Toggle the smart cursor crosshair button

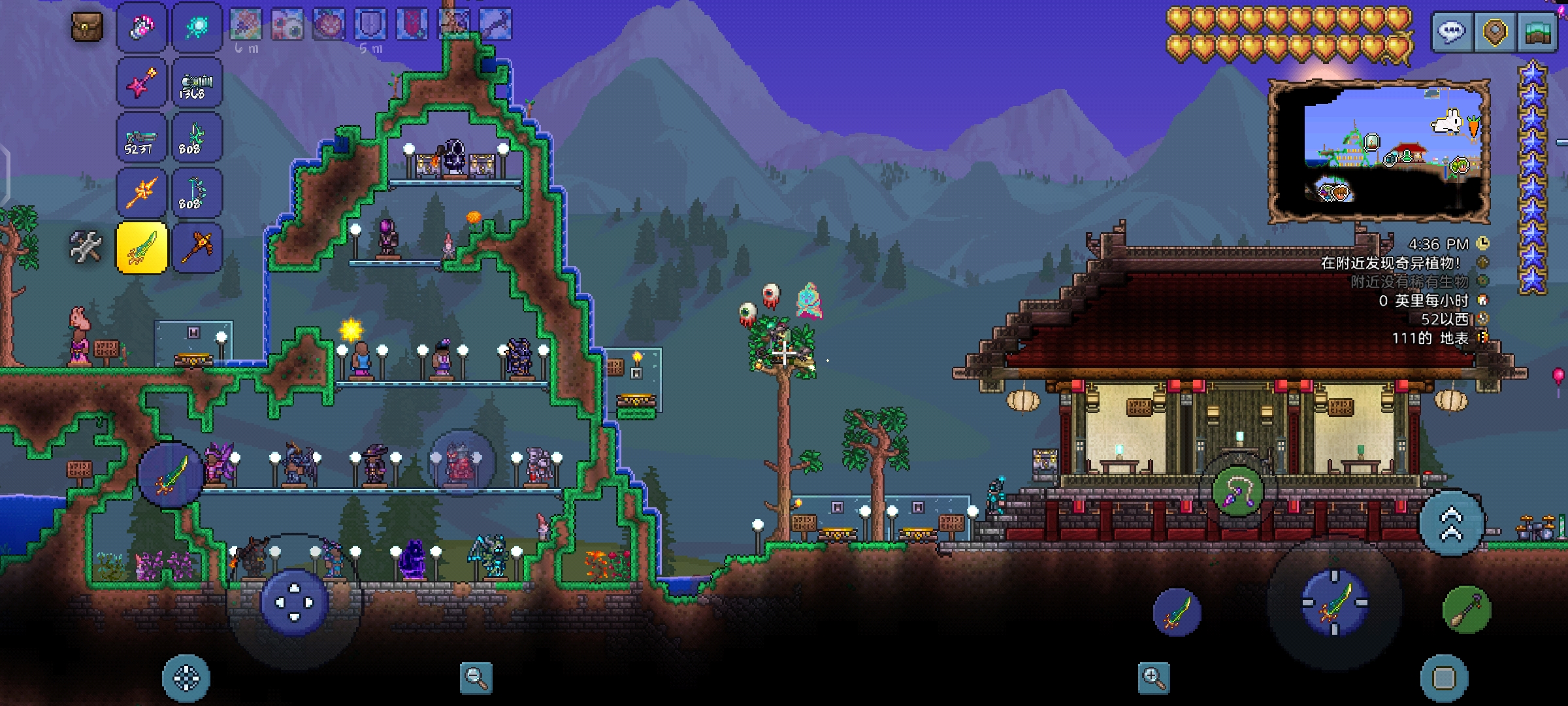tap(186, 678)
